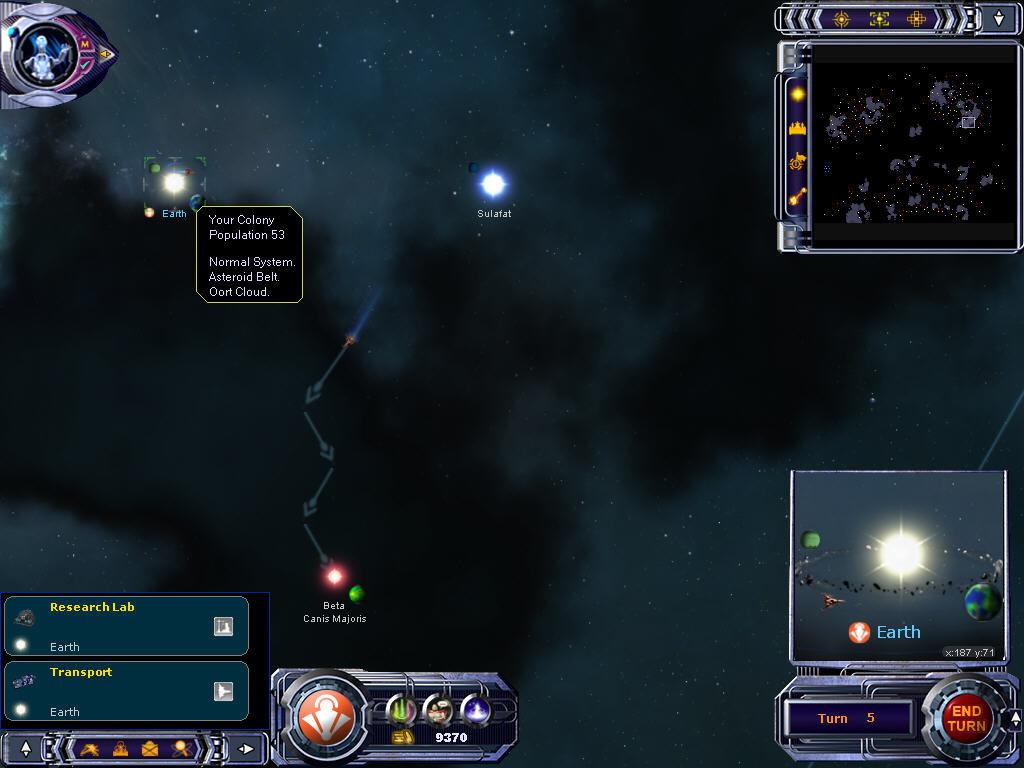The height and width of the screenshot is (768, 1024).
Task: Toggle the wrench filter beside the minimap
Action: pyautogui.click(x=798, y=197)
